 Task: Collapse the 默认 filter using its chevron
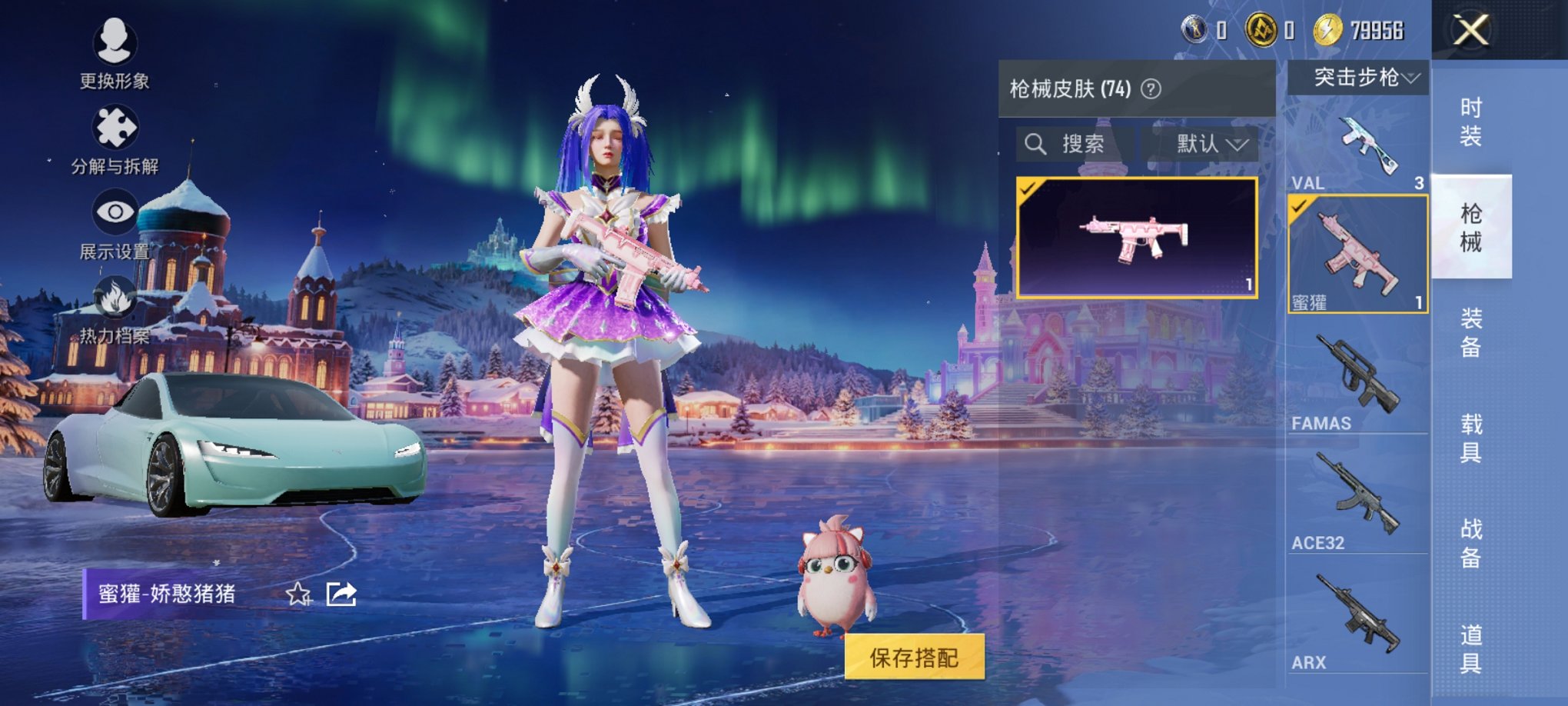[1237, 145]
